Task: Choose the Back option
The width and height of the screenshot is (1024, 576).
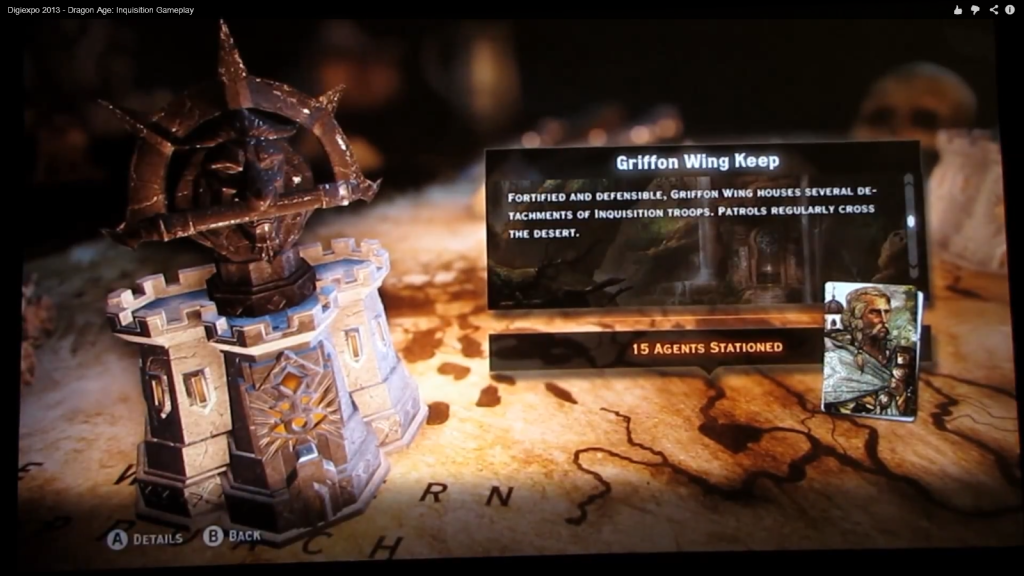Action: tap(232, 536)
